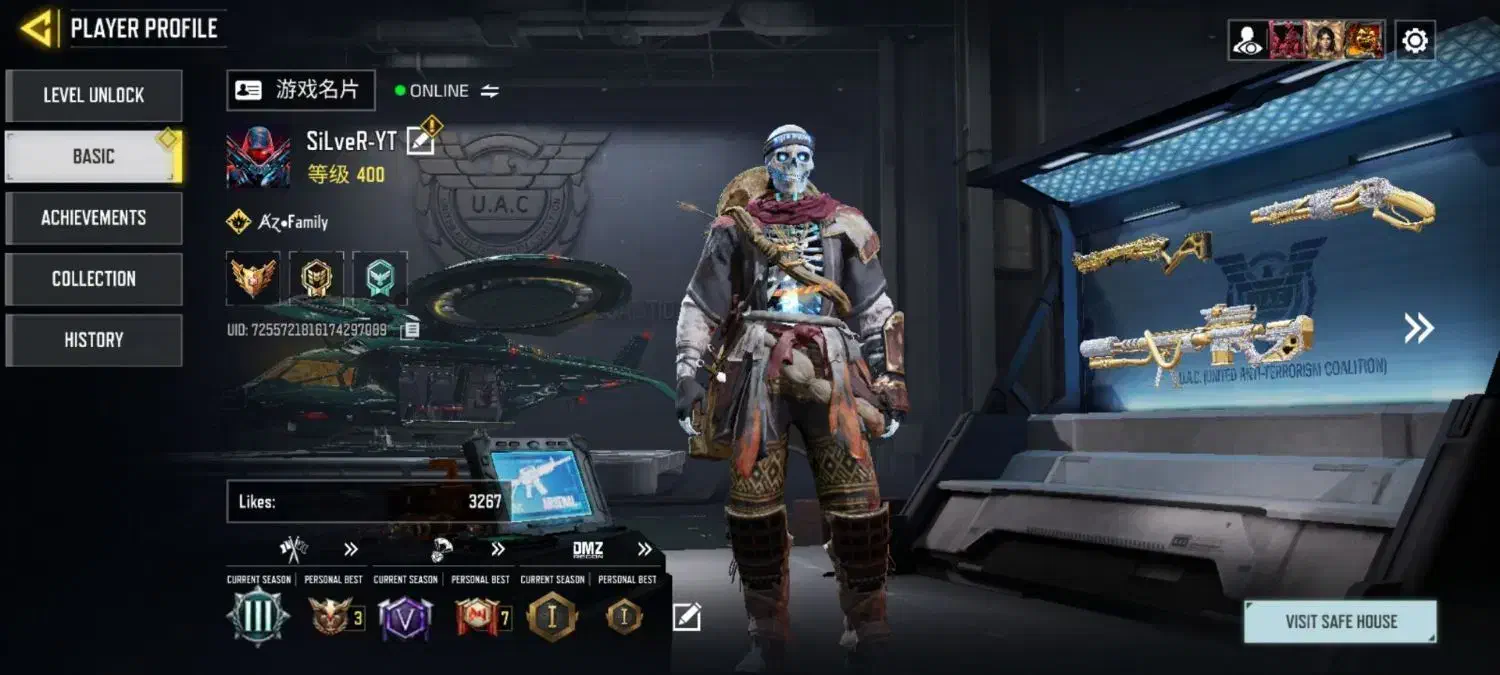This screenshot has width=1500, height=675.
Task: Copy the UID number
Action: pyautogui.click(x=410, y=329)
